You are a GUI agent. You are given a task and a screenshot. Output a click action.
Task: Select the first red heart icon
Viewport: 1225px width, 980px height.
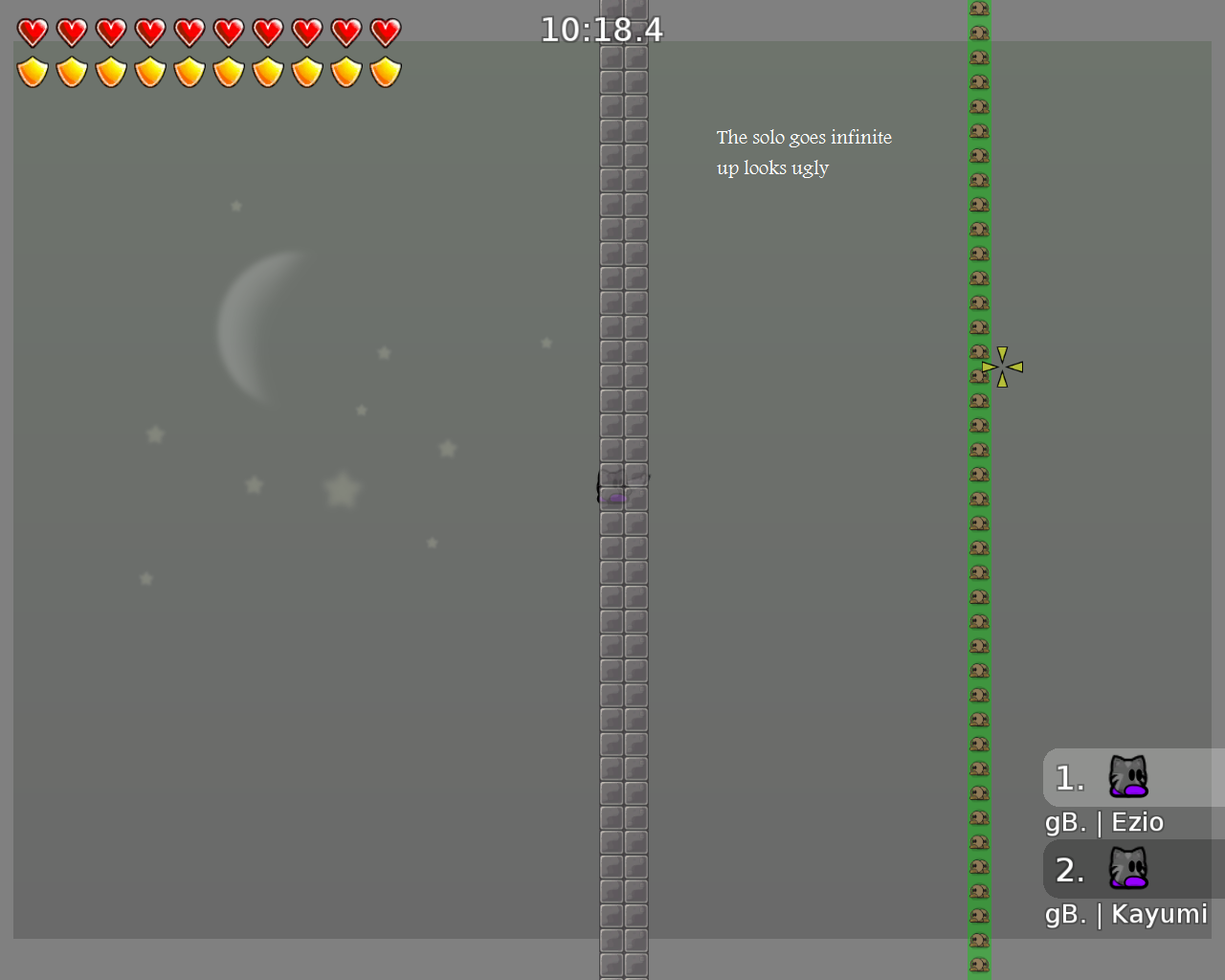(32, 32)
